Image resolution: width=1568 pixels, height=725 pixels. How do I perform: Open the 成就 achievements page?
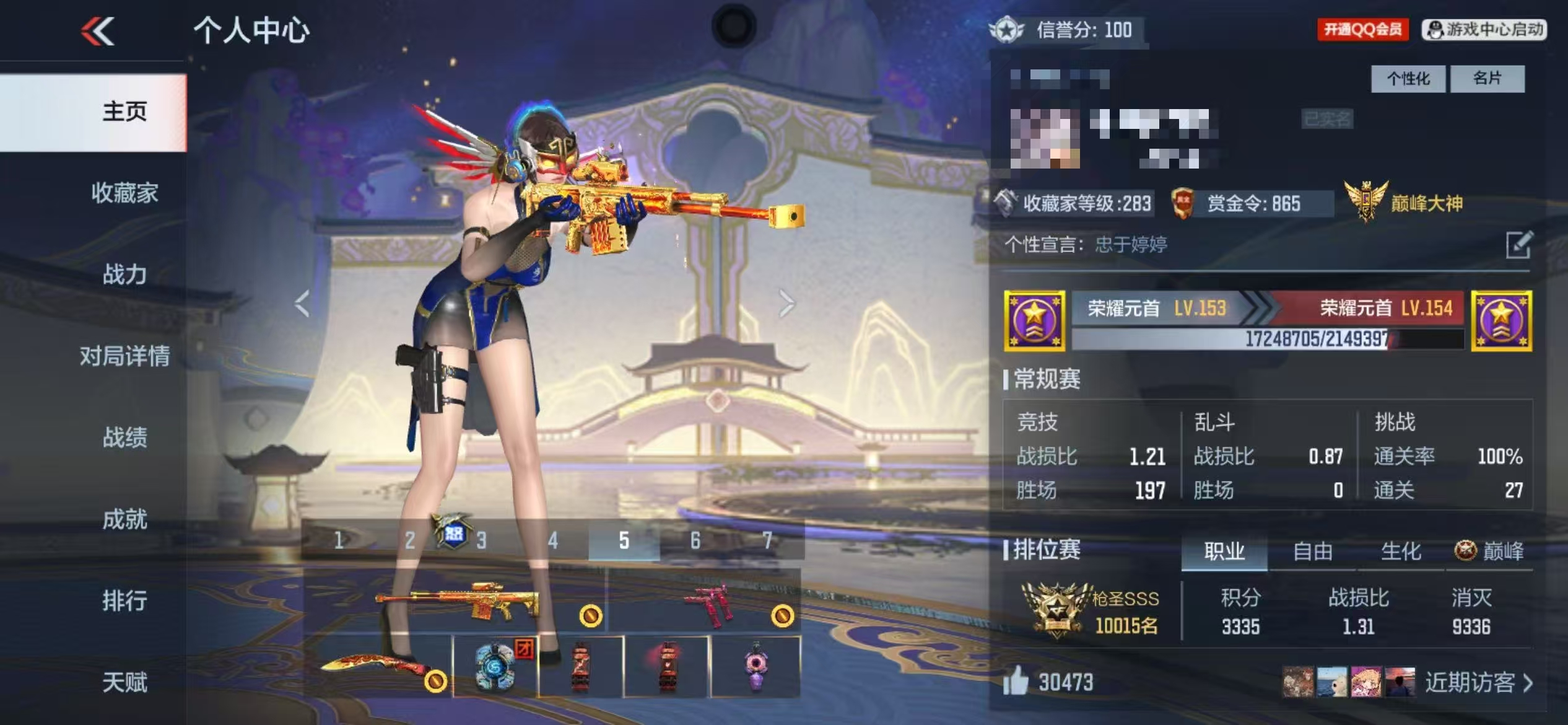pyautogui.click(x=124, y=519)
